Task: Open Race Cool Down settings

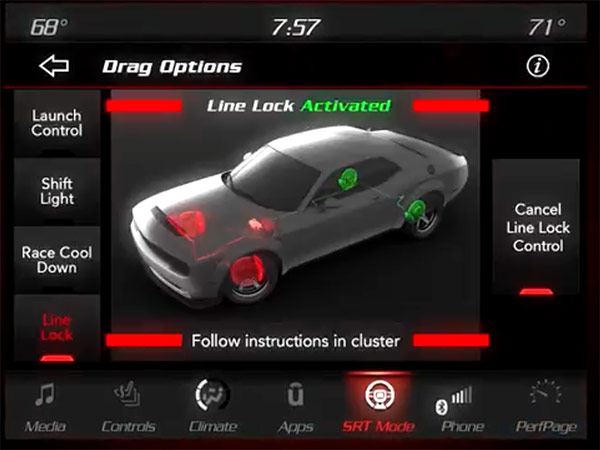Action: [56, 260]
